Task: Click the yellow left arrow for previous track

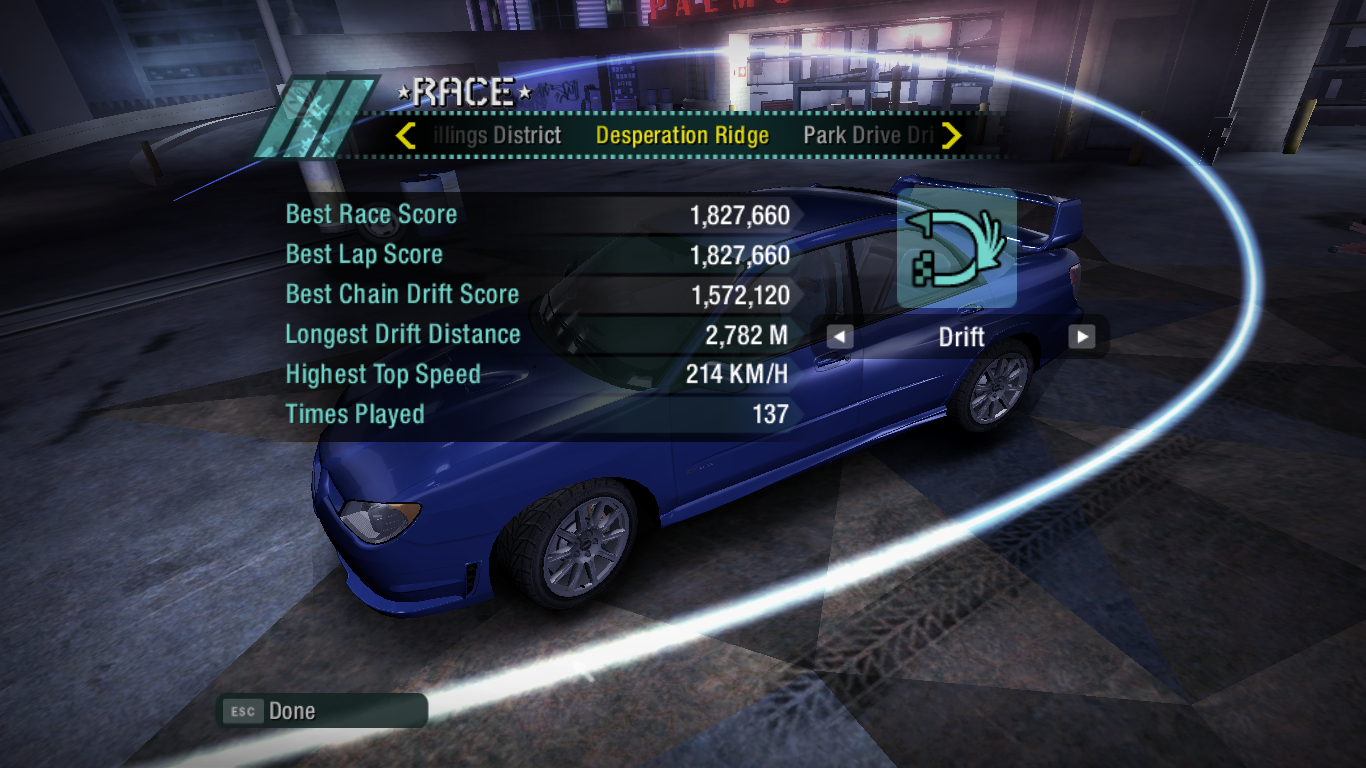Action: [x=405, y=135]
